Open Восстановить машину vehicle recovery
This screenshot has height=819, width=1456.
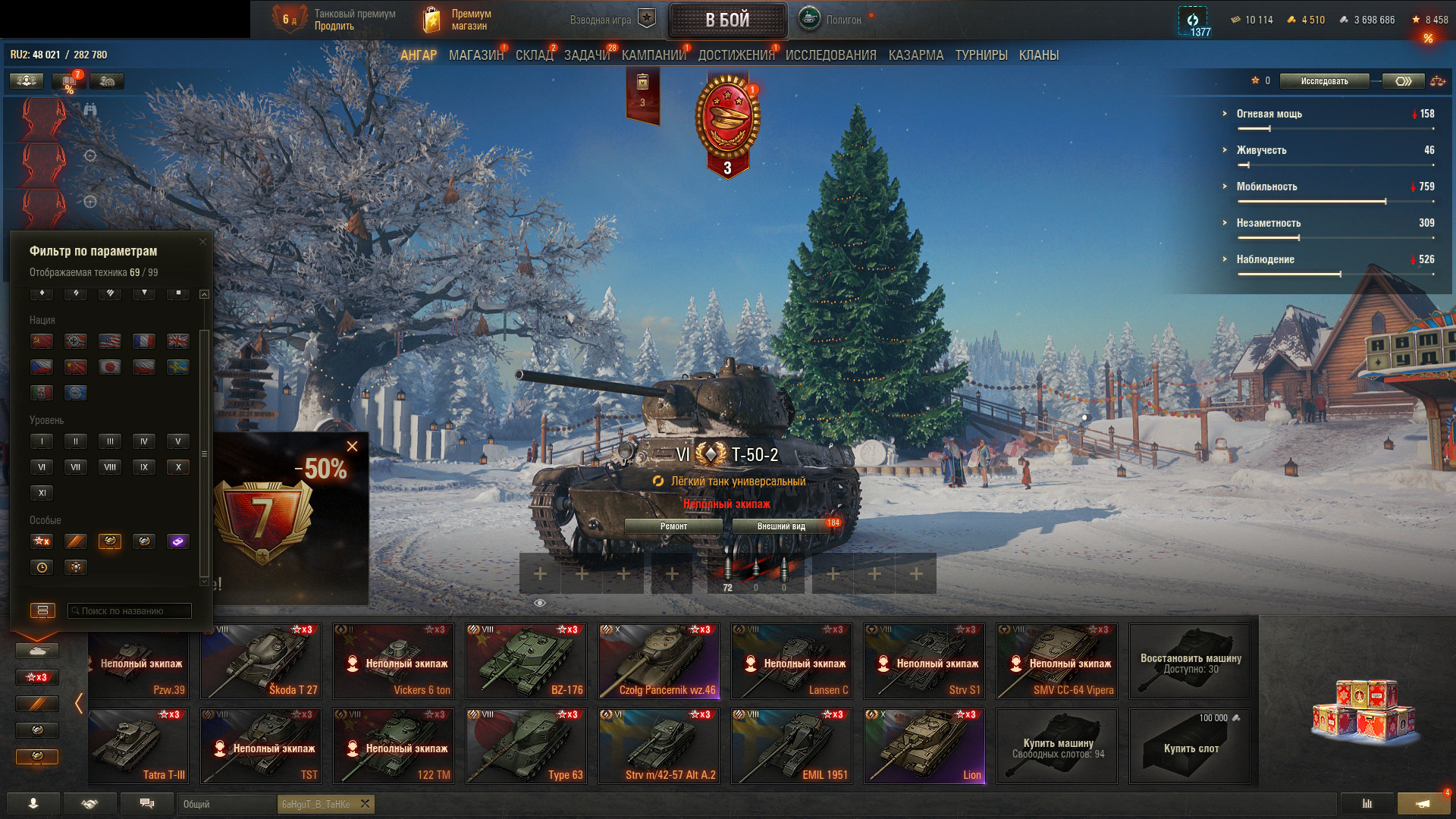1190,661
